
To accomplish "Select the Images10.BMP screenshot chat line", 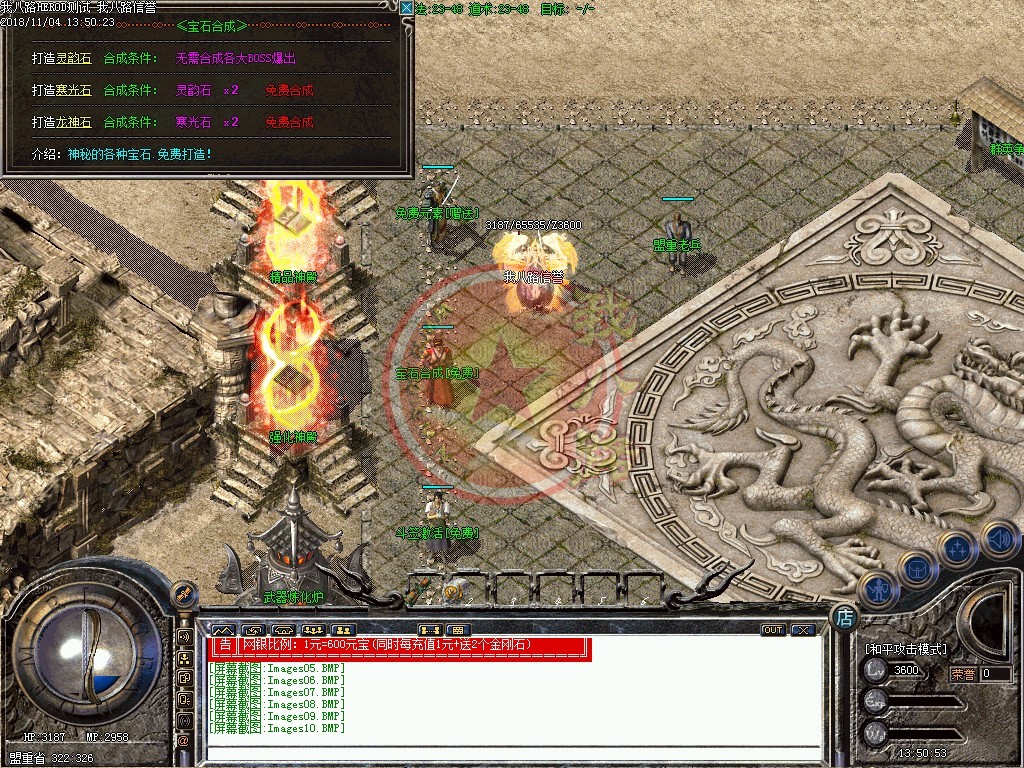I will point(276,729).
